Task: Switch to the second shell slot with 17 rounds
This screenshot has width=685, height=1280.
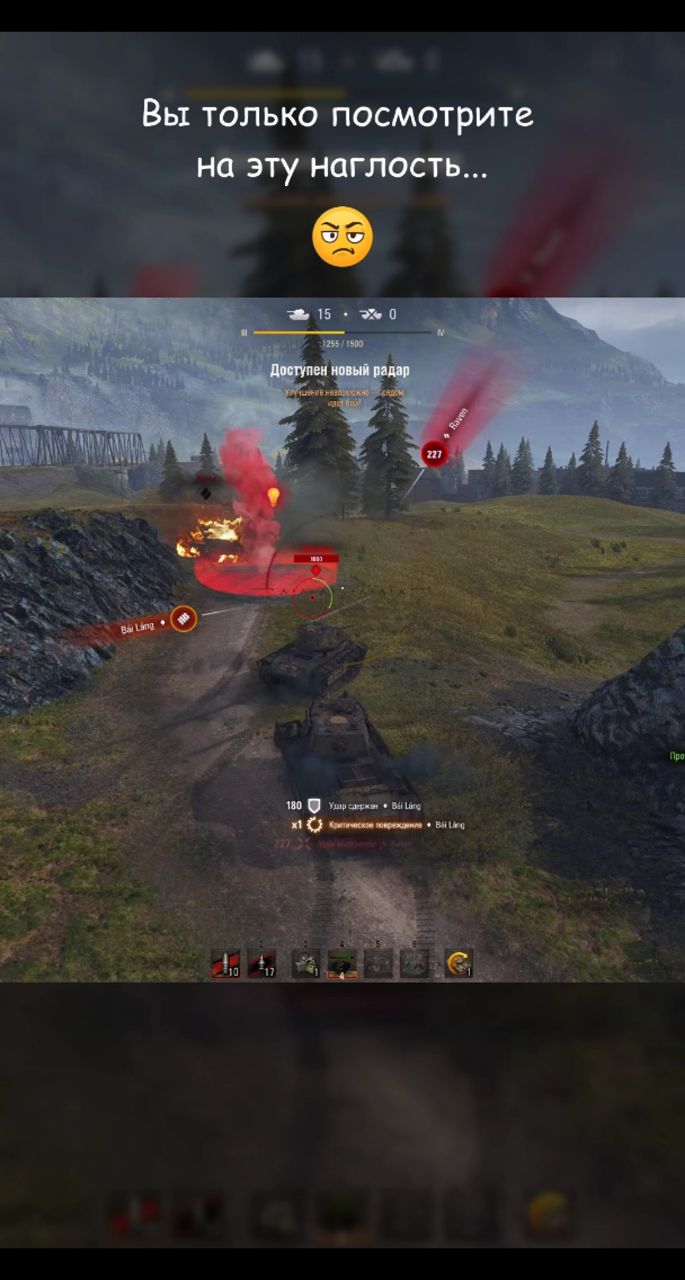Action: point(262,963)
